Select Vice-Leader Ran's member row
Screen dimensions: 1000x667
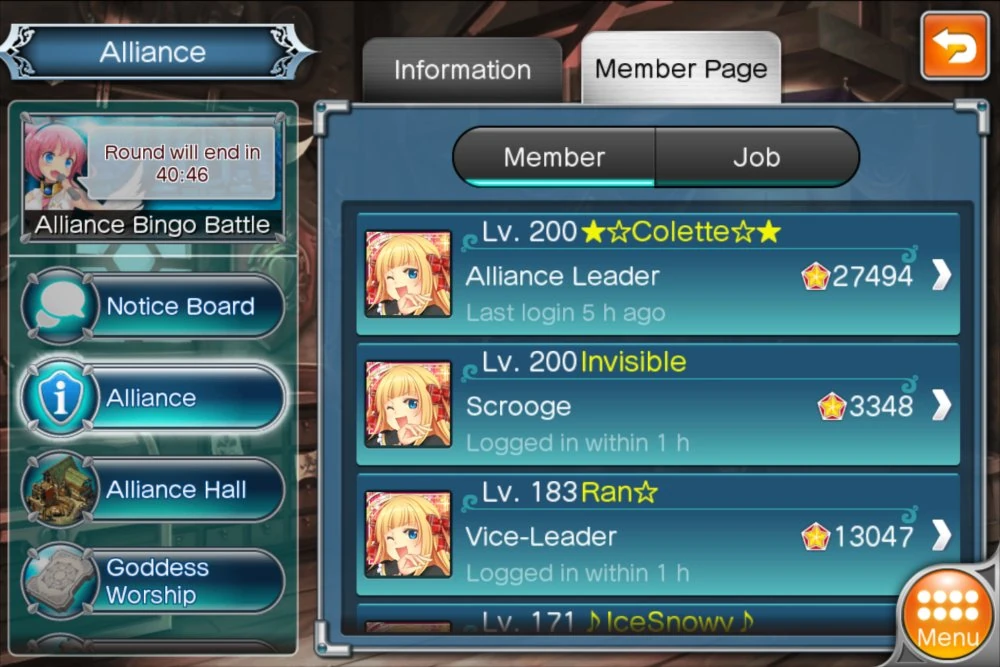[x=640, y=536]
